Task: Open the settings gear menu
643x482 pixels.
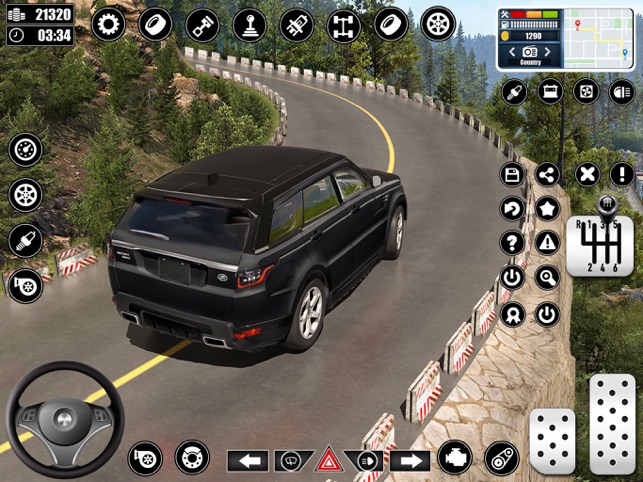Action: click(107, 24)
